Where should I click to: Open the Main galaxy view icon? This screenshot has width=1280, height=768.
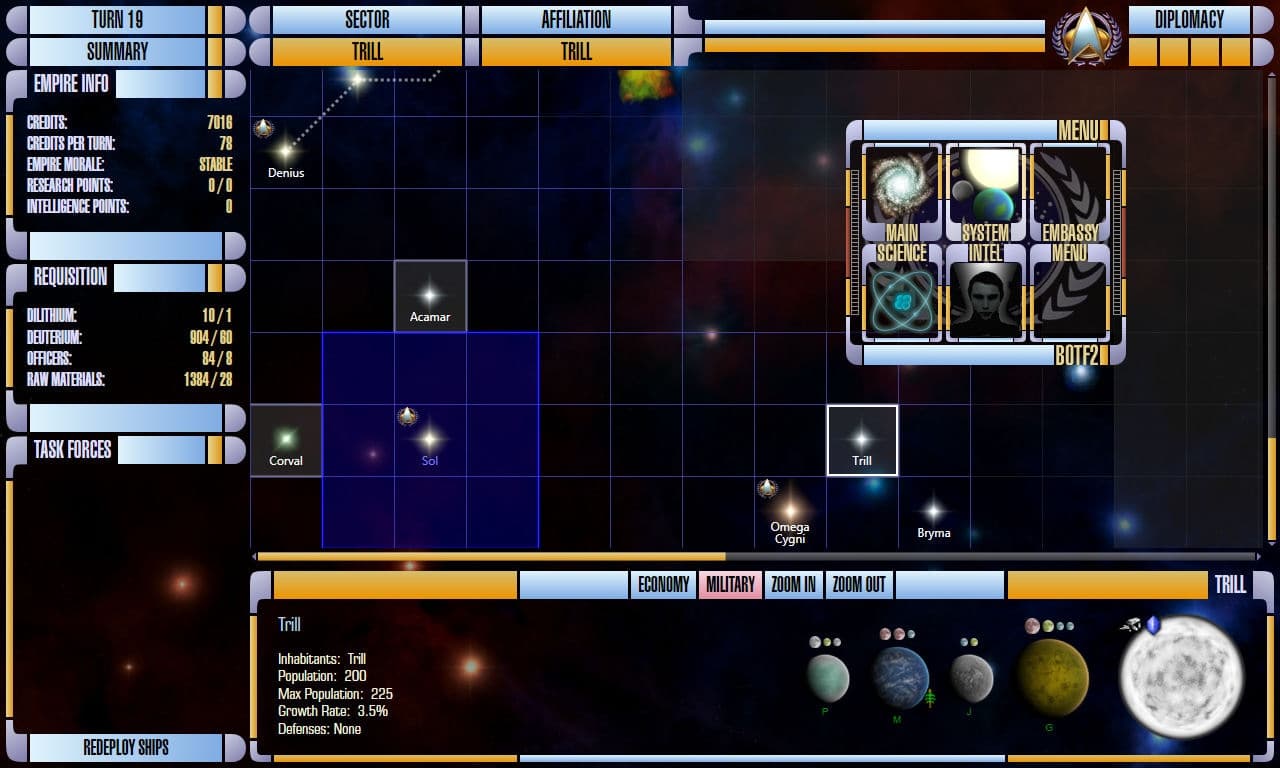pyautogui.click(x=898, y=184)
